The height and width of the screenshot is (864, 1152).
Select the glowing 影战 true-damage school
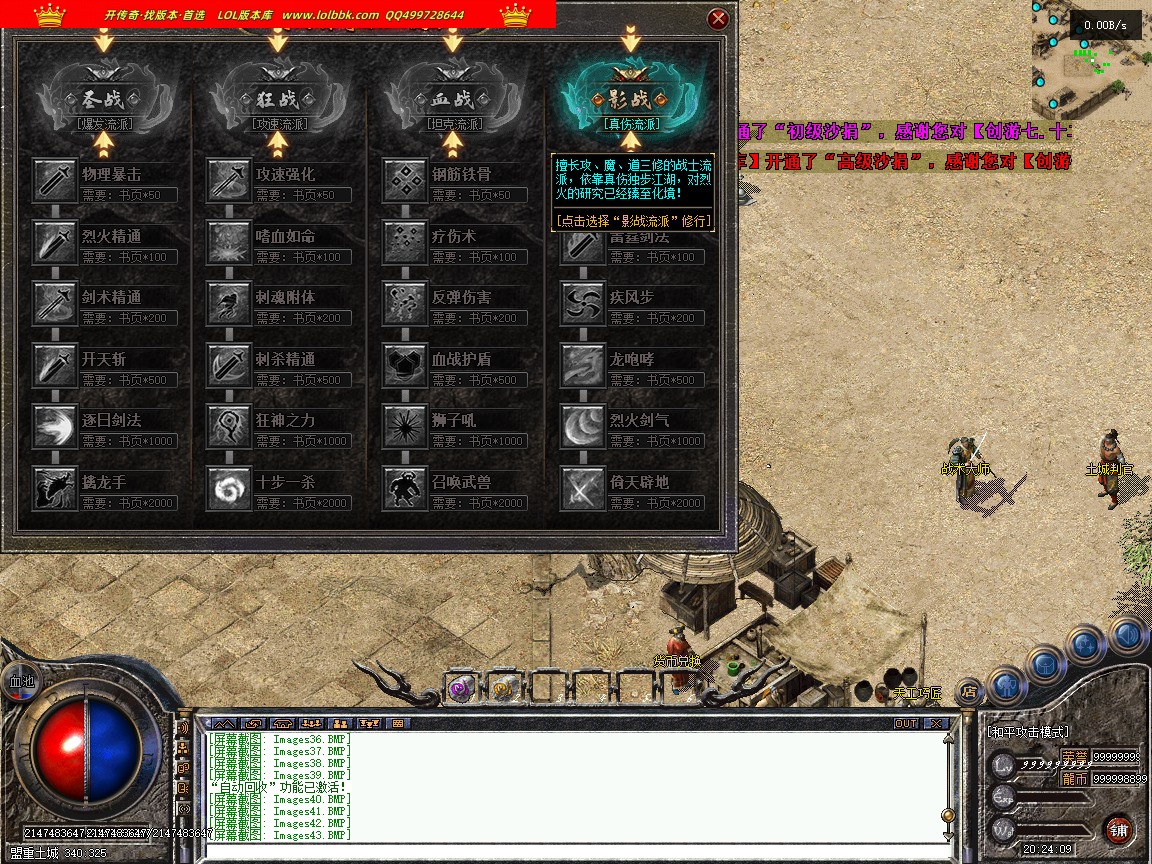630,100
